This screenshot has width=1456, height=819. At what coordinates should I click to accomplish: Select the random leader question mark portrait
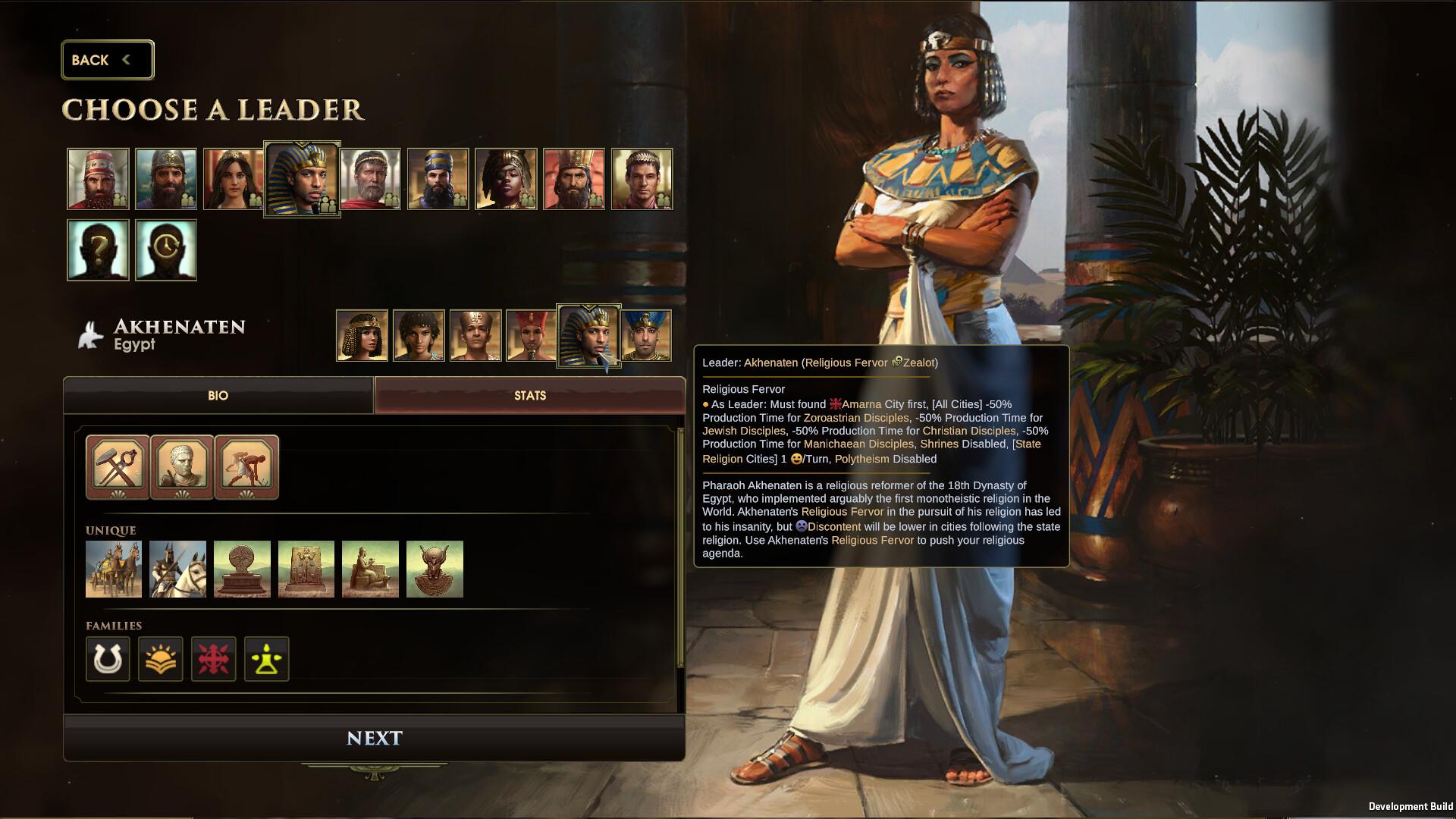point(97,249)
